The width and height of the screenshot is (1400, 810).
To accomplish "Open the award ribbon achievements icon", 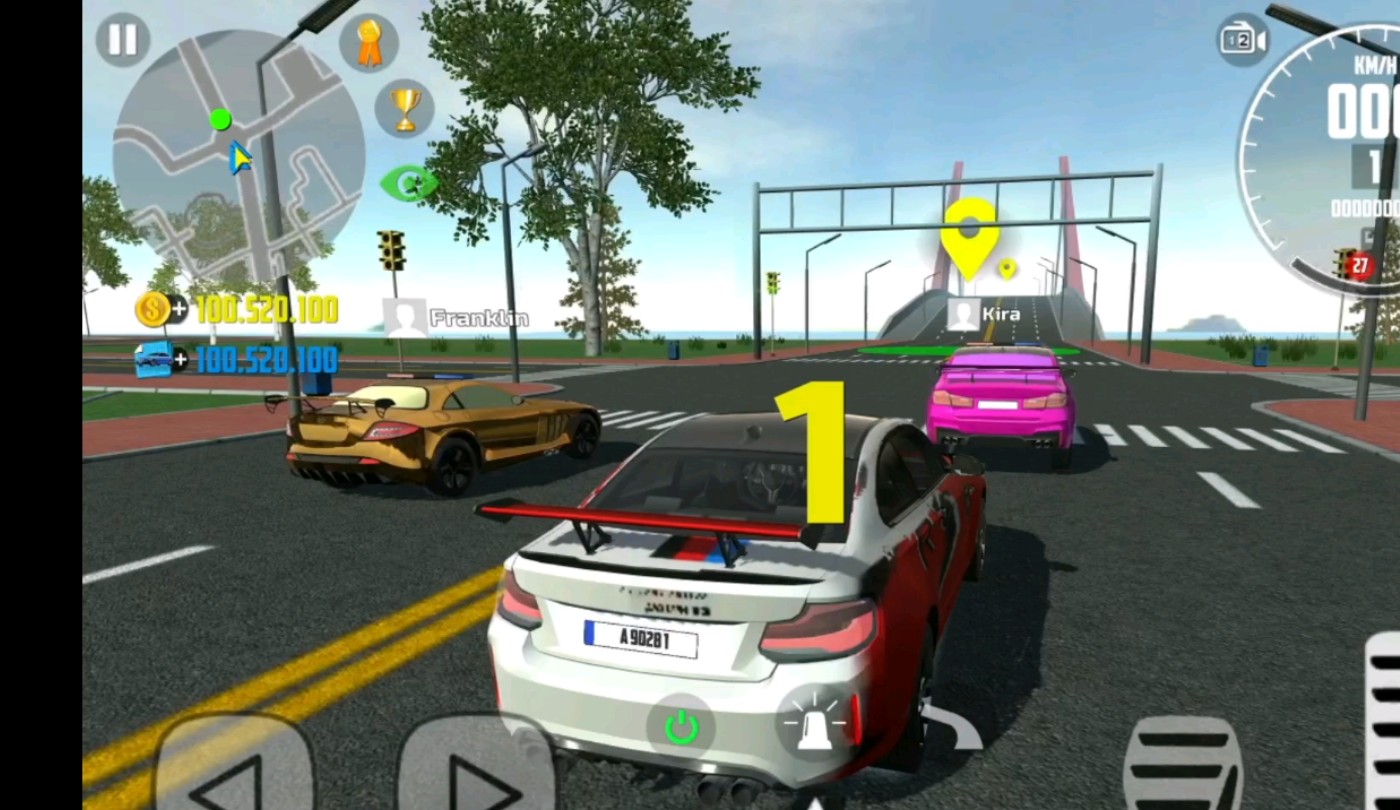I will pos(369,43).
